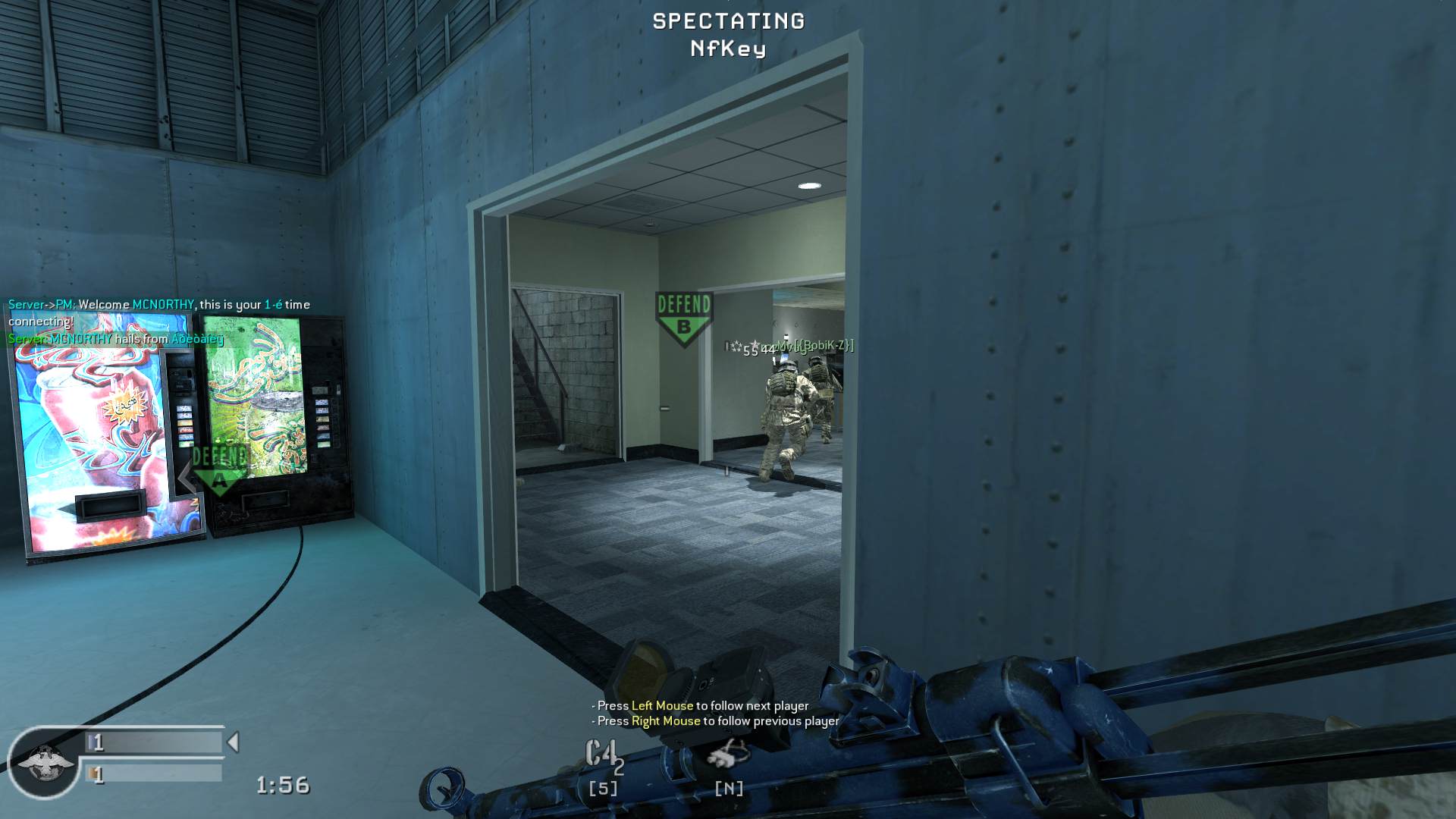Click the [5] keybind label under C4
The height and width of the screenshot is (819, 1456).
click(601, 789)
